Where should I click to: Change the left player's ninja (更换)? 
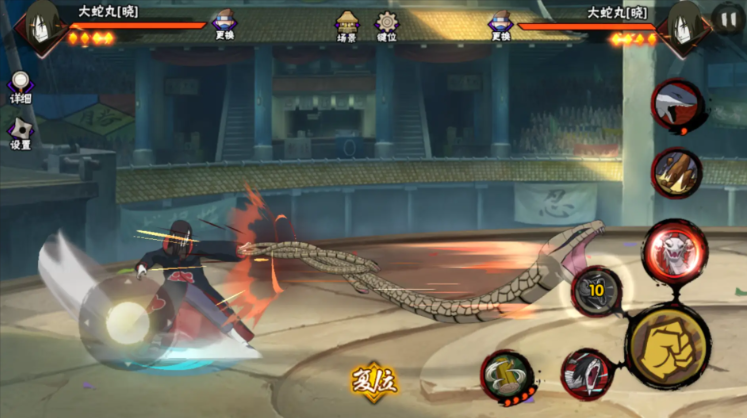[x=223, y=24]
